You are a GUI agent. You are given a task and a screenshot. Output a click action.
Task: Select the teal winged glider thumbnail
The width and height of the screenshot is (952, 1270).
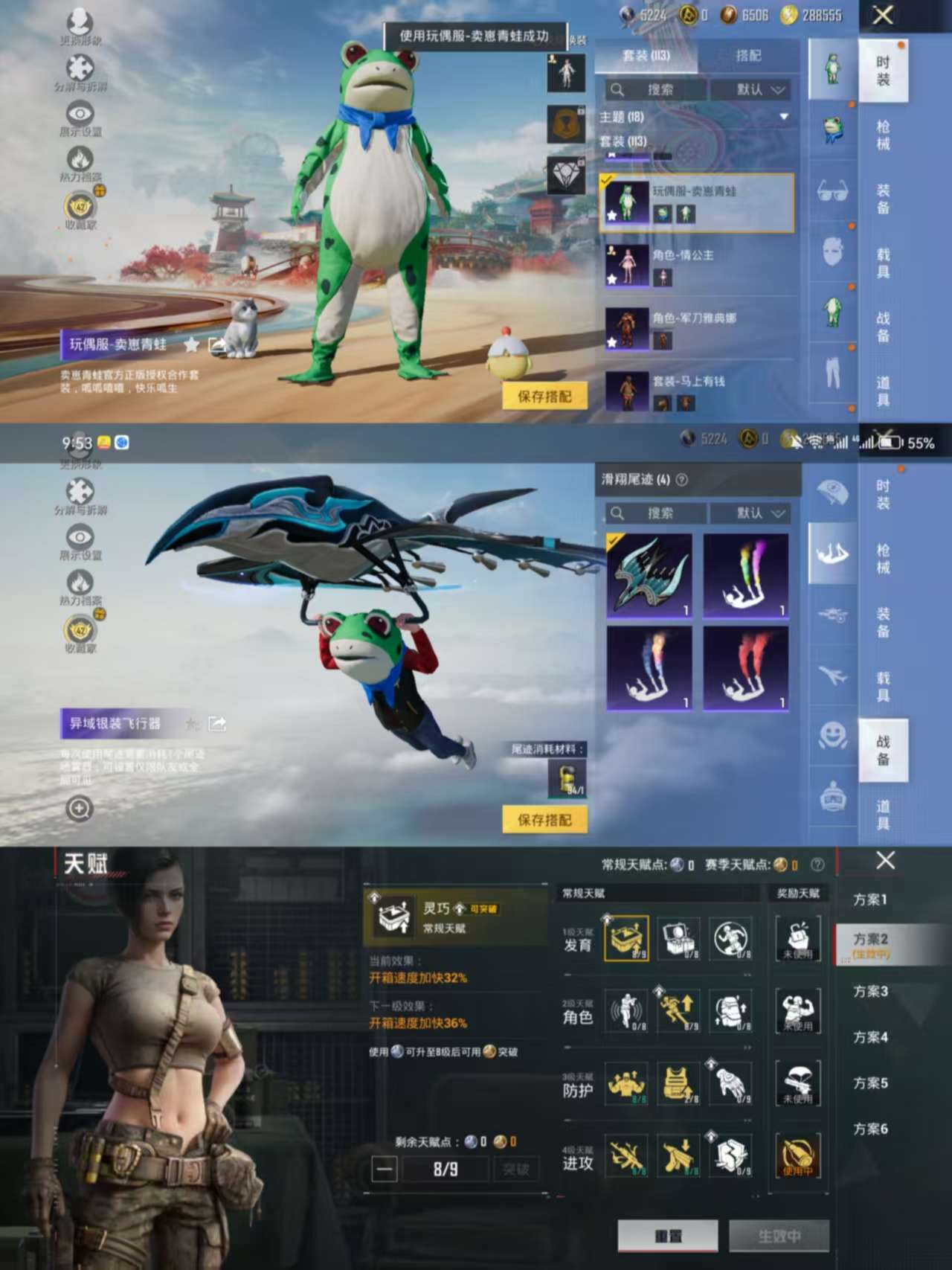649,576
